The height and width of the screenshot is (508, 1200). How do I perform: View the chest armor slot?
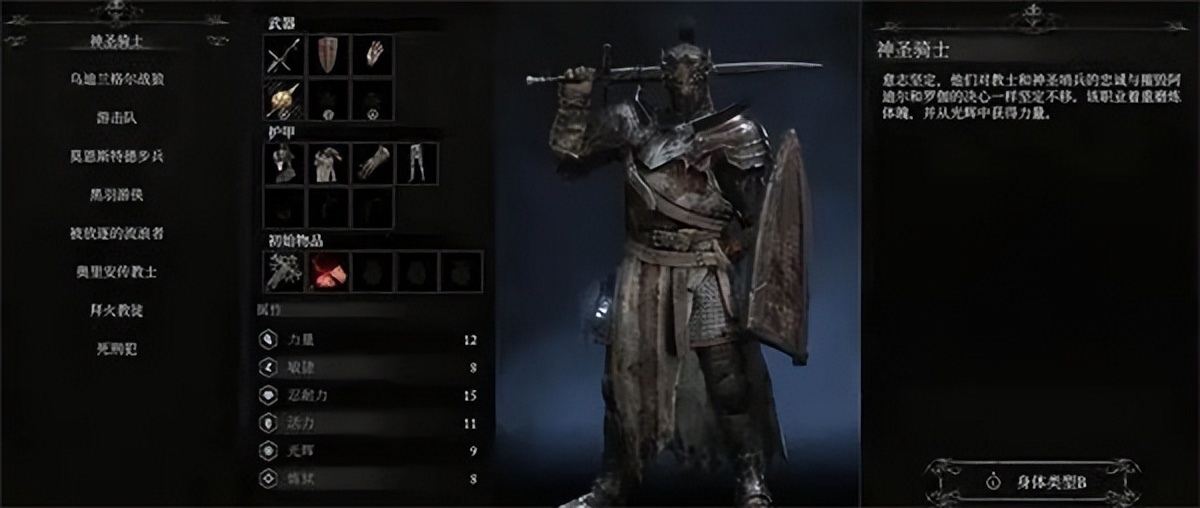328,163
